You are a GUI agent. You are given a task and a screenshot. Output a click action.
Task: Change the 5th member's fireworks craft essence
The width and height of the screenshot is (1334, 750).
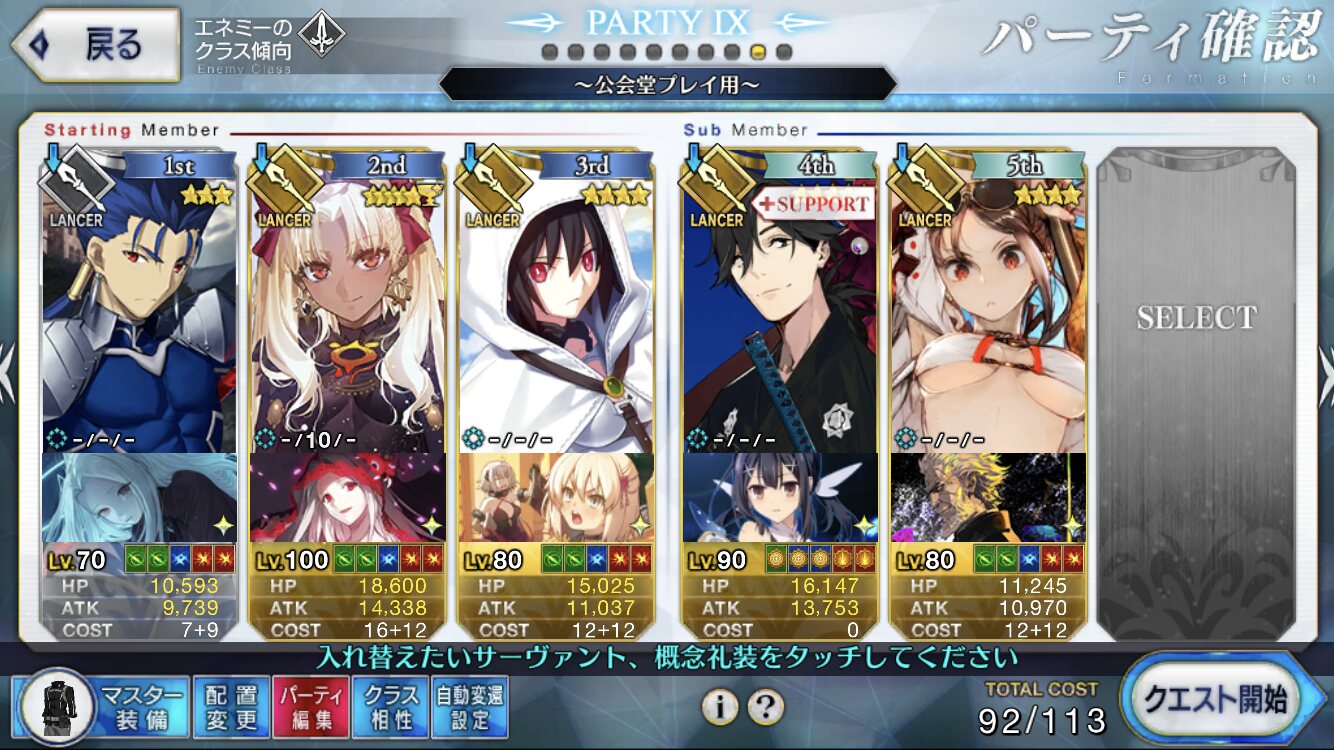point(988,497)
